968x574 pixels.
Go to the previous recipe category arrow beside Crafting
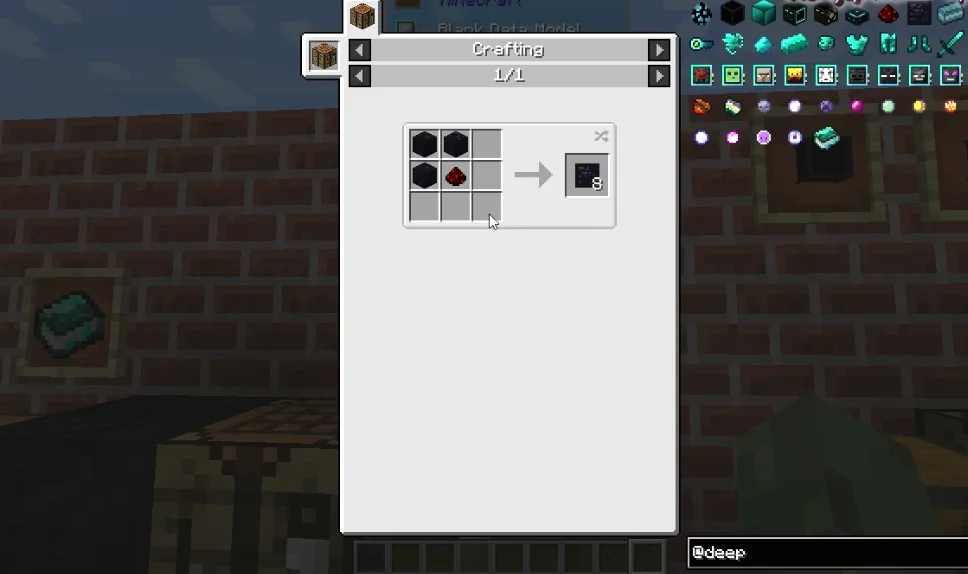[359, 50]
